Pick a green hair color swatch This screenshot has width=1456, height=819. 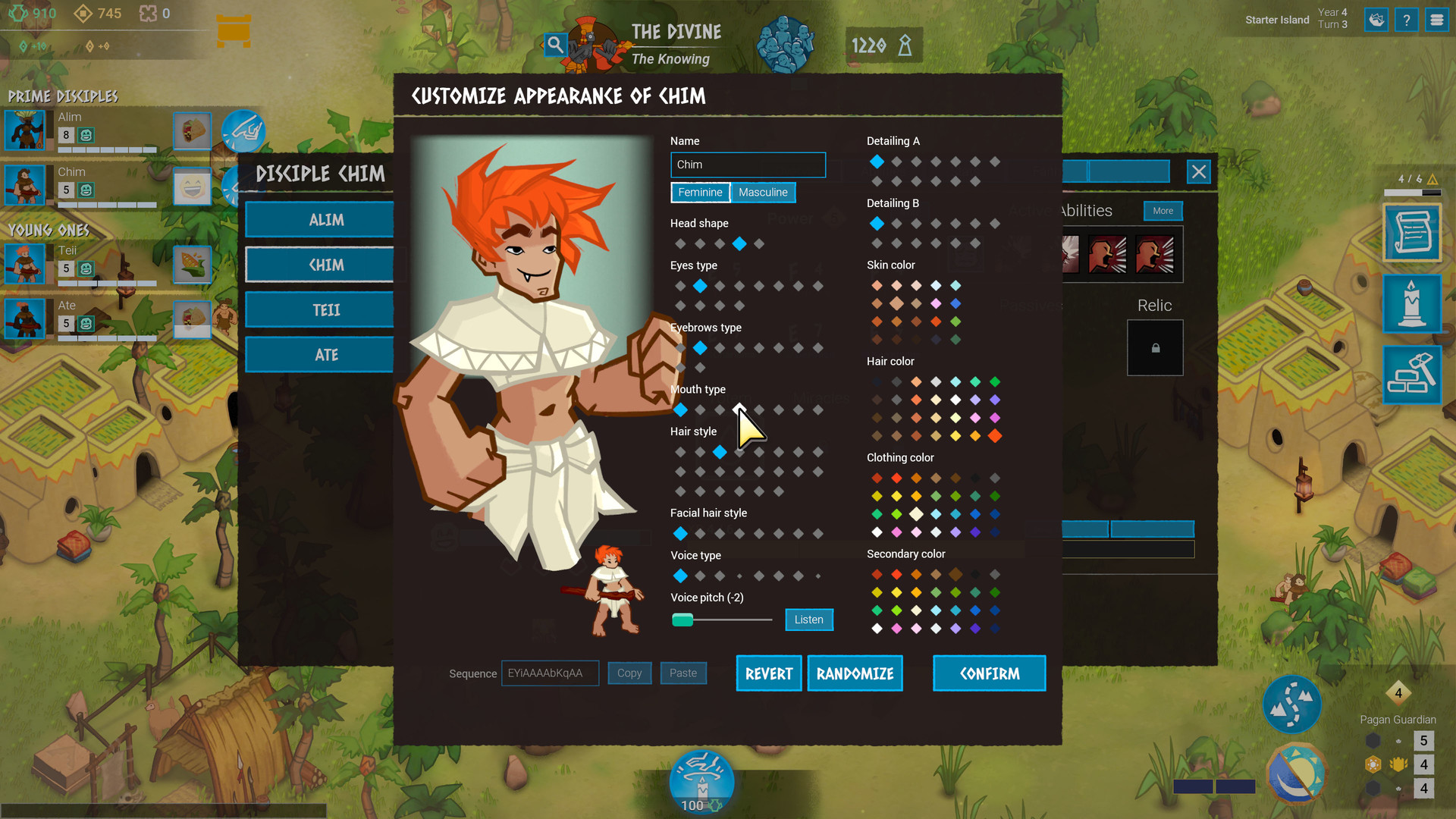[993, 382]
